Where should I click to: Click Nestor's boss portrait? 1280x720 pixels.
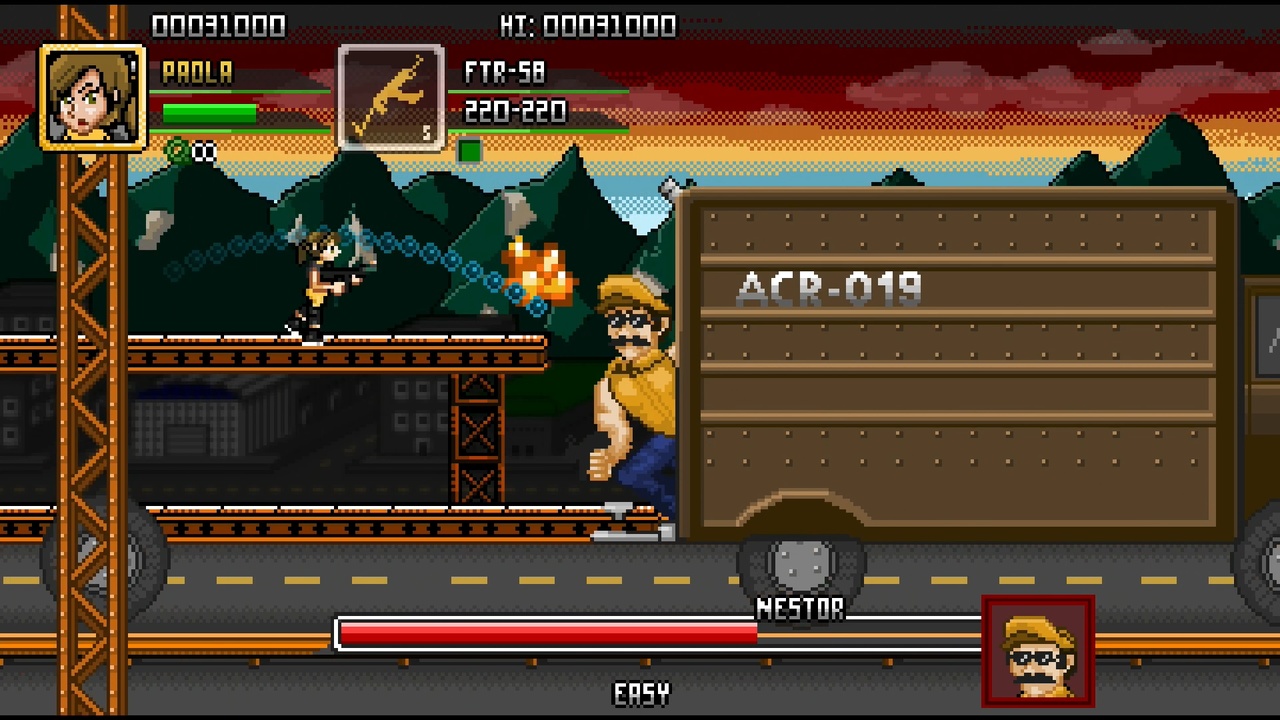point(1038,650)
